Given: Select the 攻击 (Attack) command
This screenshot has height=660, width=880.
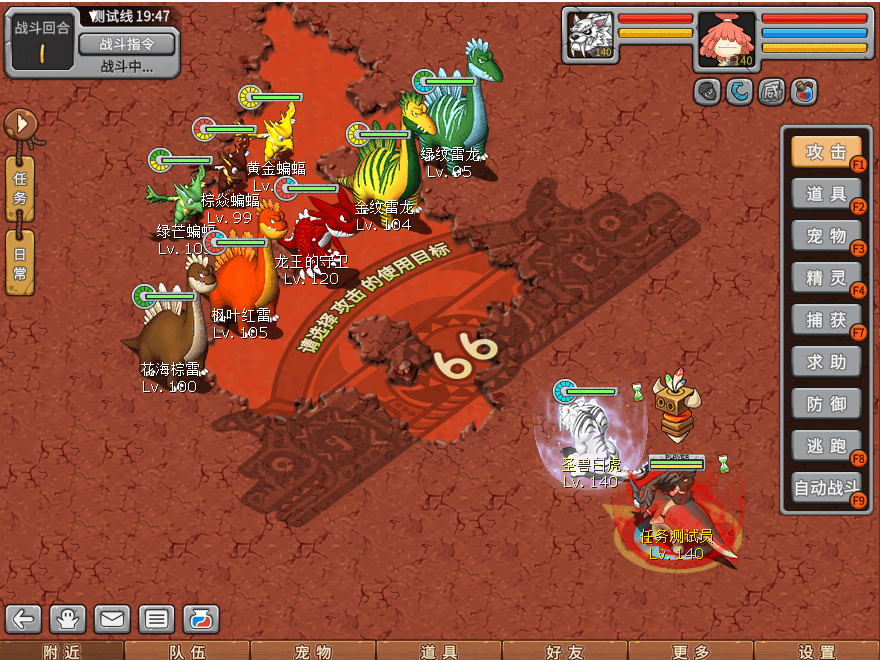Looking at the screenshot, I should pos(826,152).
